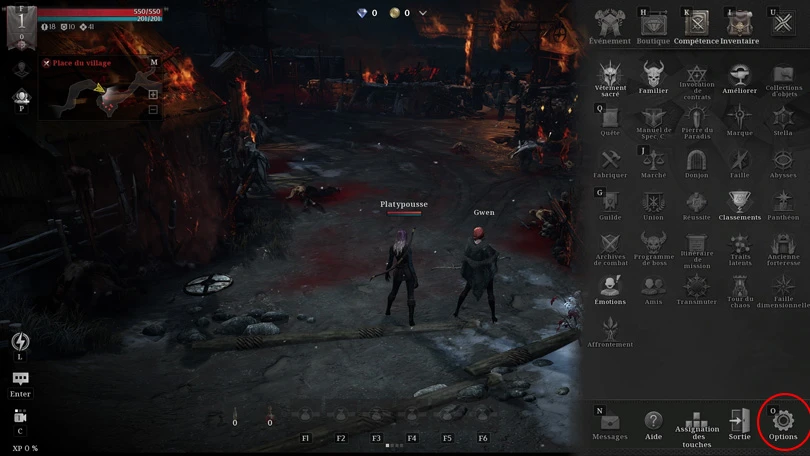Show the Classements leaderboard
The image size is (810, 456).
[x=739, y=203]
